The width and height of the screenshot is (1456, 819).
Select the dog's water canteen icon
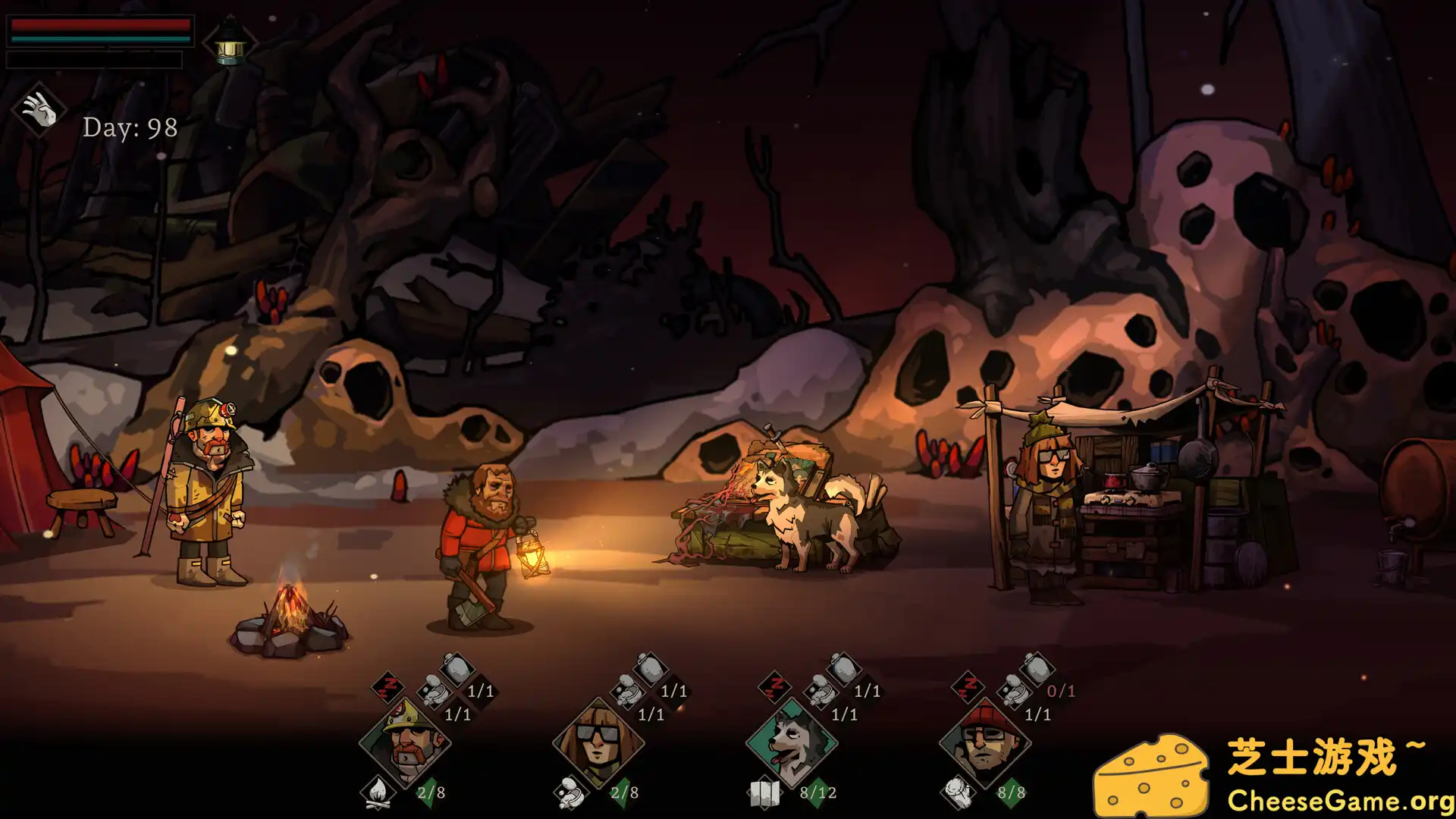point(843,669)
